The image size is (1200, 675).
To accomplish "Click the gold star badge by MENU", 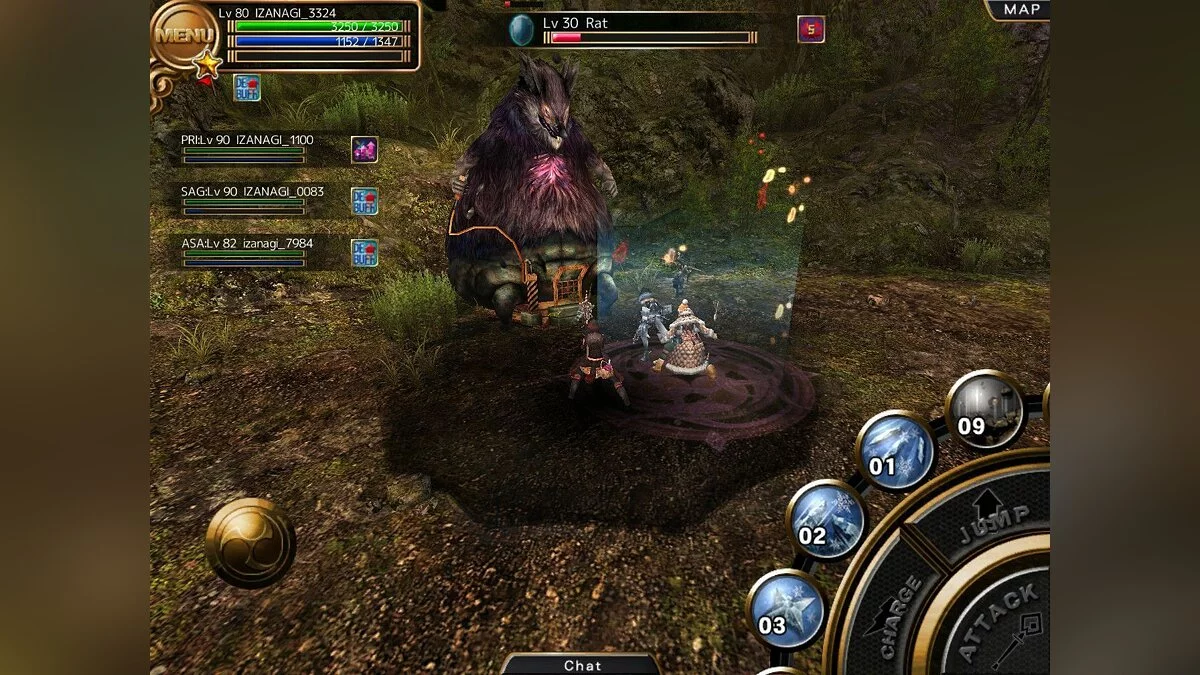I will (208, 65).
